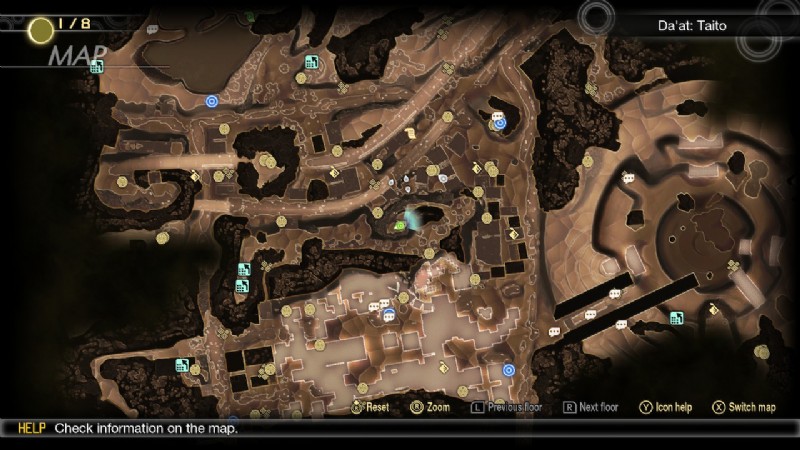This screenshot has height=450, width=800.
Task: Select the green player position marker
Action: tap(401, 225)
